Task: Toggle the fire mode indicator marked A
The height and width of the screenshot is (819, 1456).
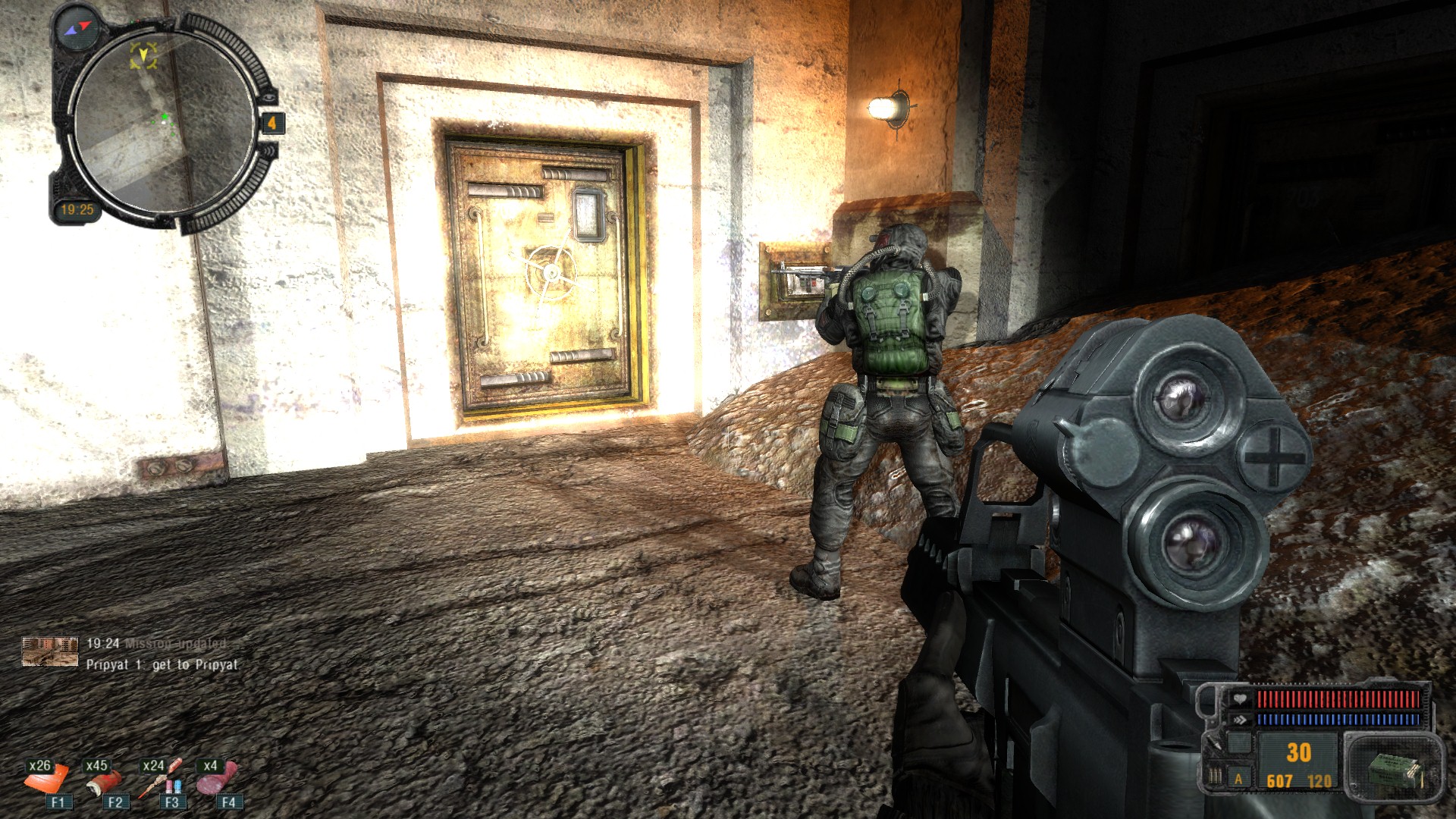Action: tap(1239, 779)
